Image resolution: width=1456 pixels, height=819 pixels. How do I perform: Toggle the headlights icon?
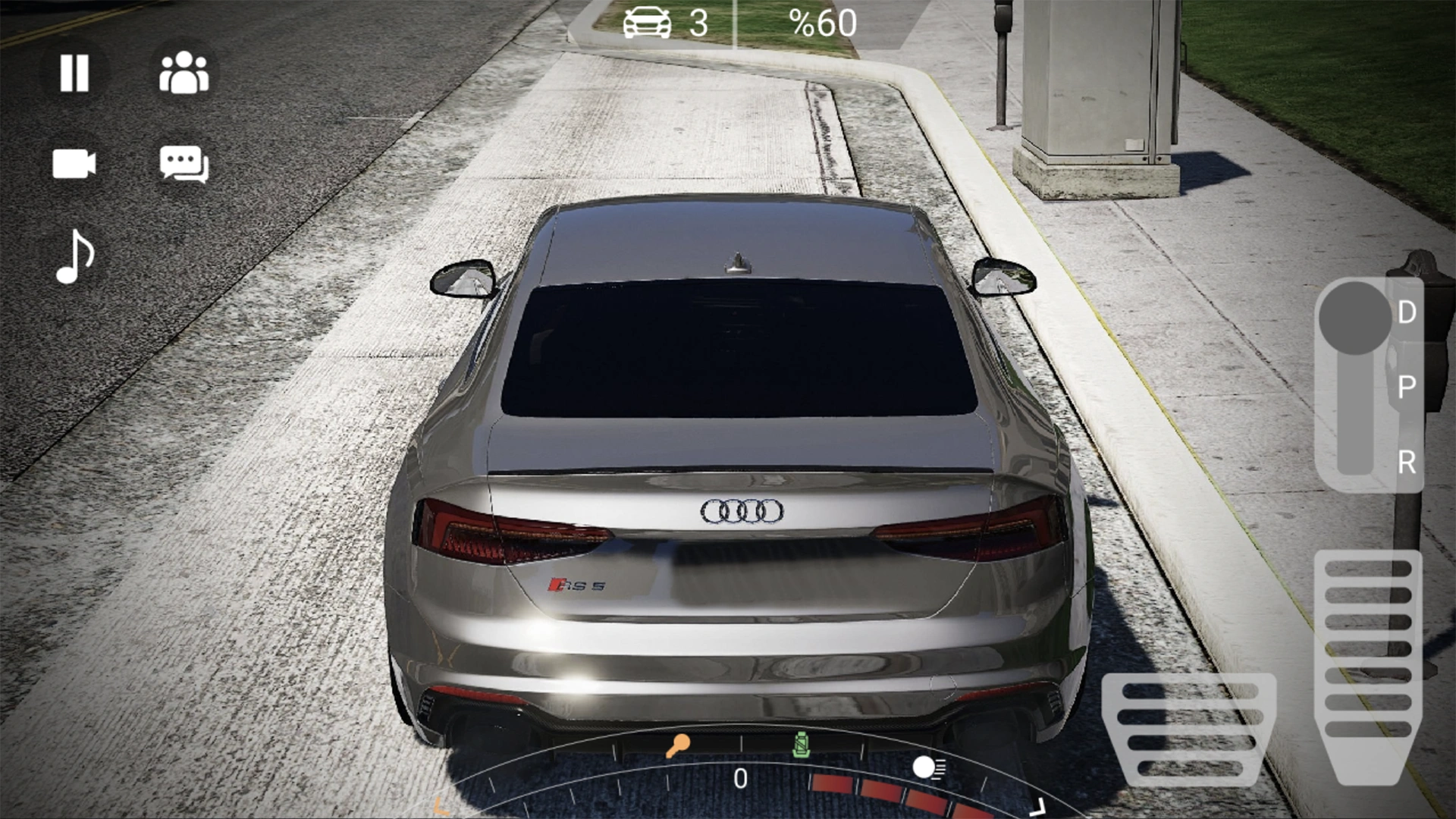tap(928, 767)
